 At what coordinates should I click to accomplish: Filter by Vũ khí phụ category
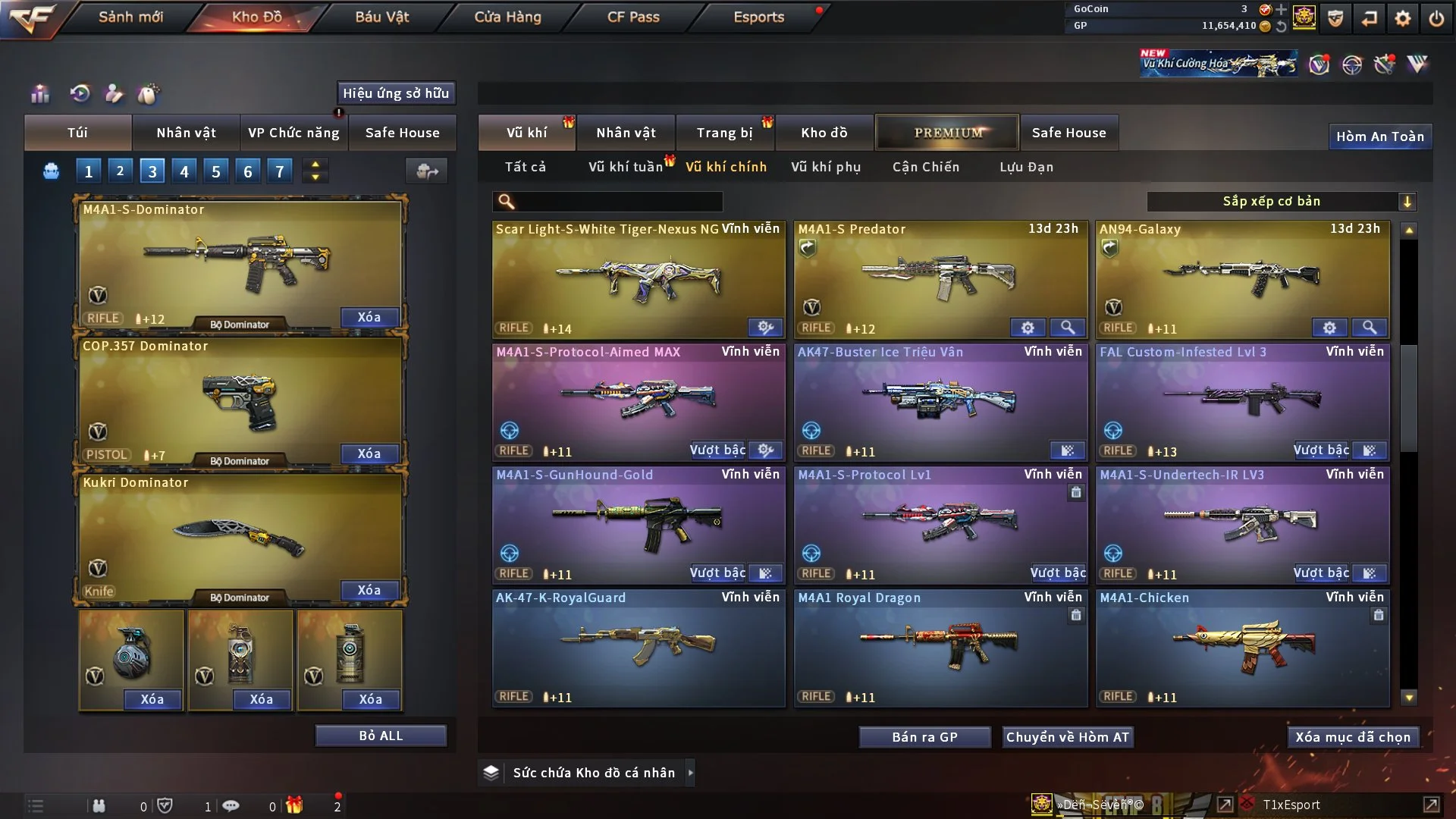click(x=826, y=167)
